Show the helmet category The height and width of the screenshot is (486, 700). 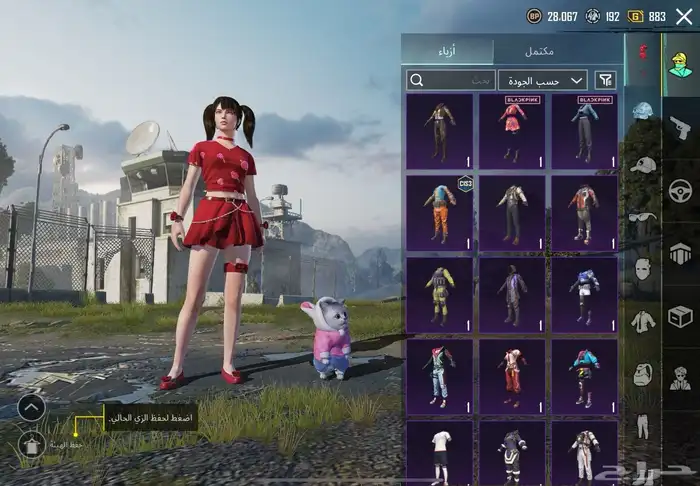(642, 111)
